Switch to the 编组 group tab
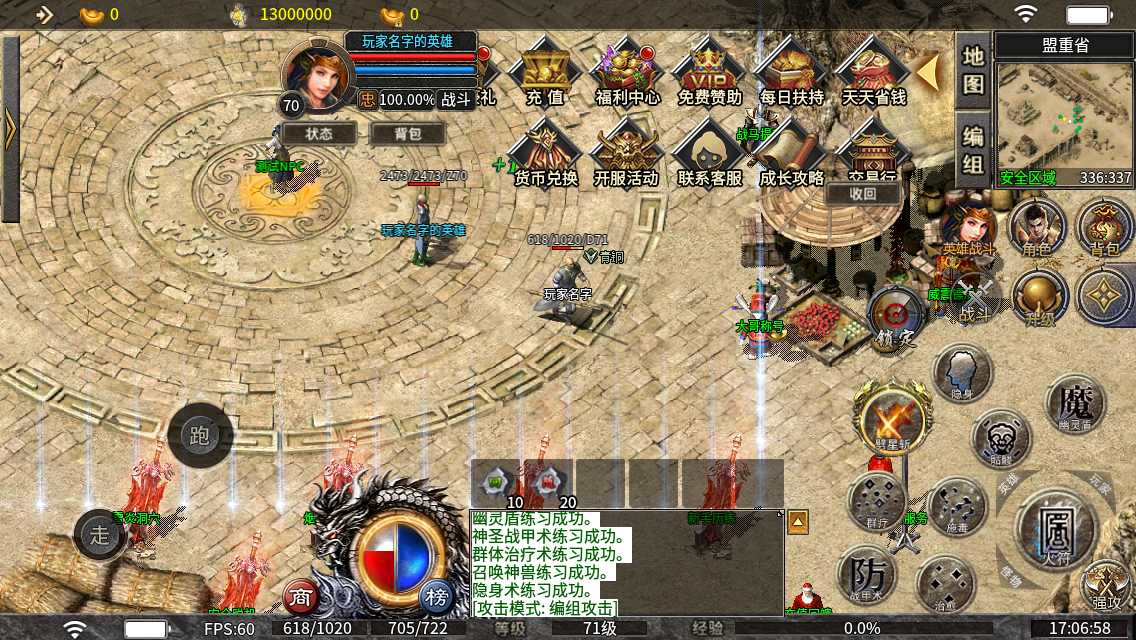 tap(973, 148)
